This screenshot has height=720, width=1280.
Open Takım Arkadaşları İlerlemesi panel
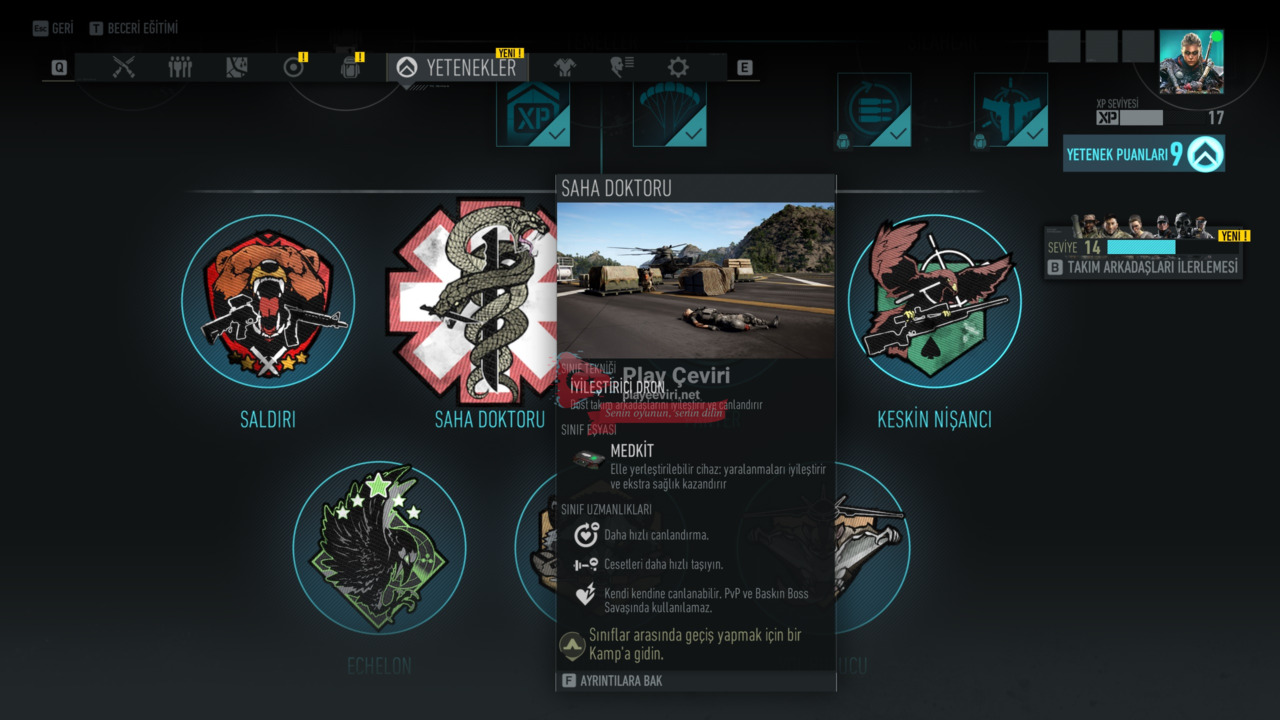pyautogui.click(x=1144, y=268)
